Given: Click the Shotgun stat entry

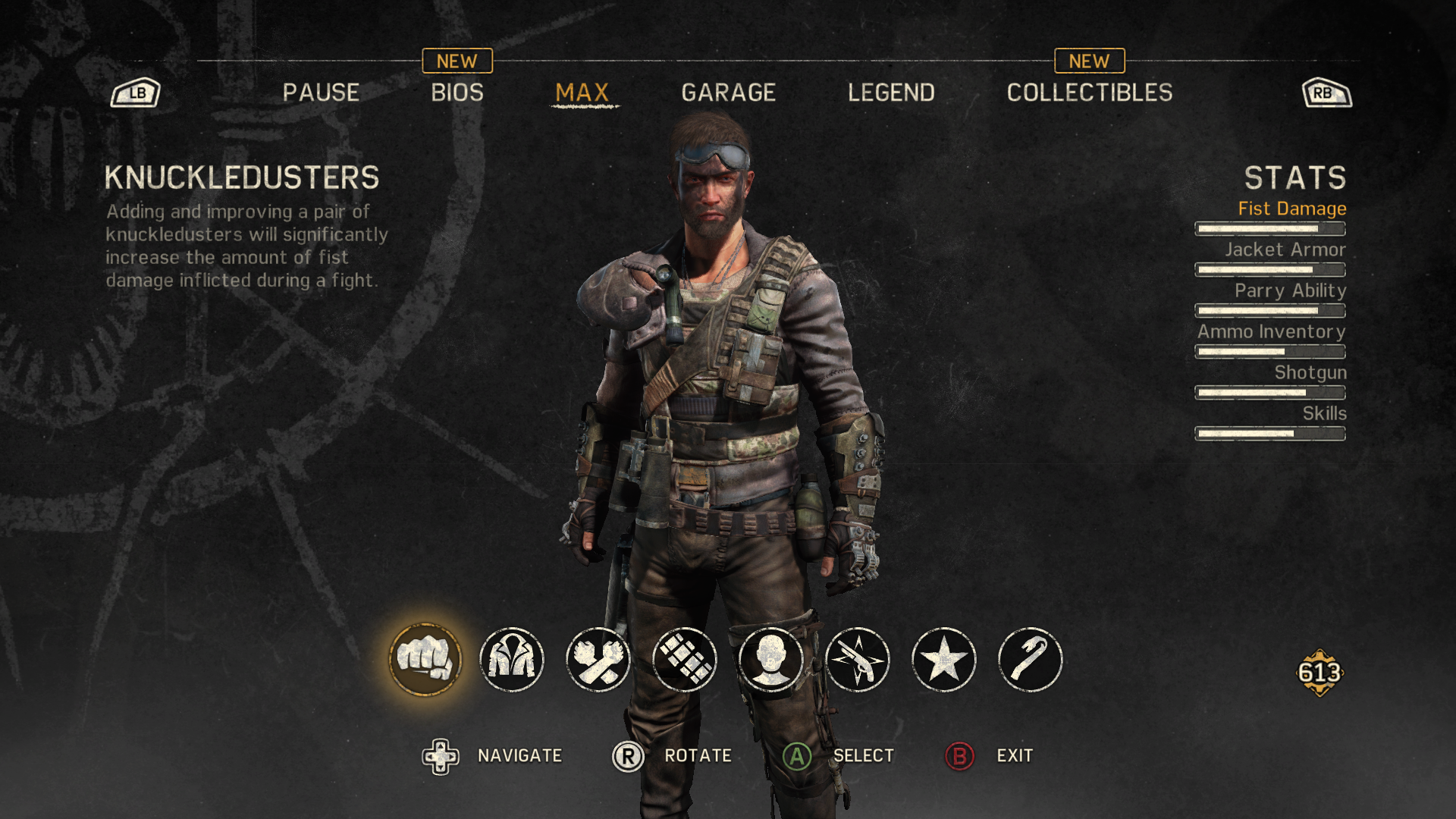Looking at the screenshot, I should click(x=1310, y=372).
